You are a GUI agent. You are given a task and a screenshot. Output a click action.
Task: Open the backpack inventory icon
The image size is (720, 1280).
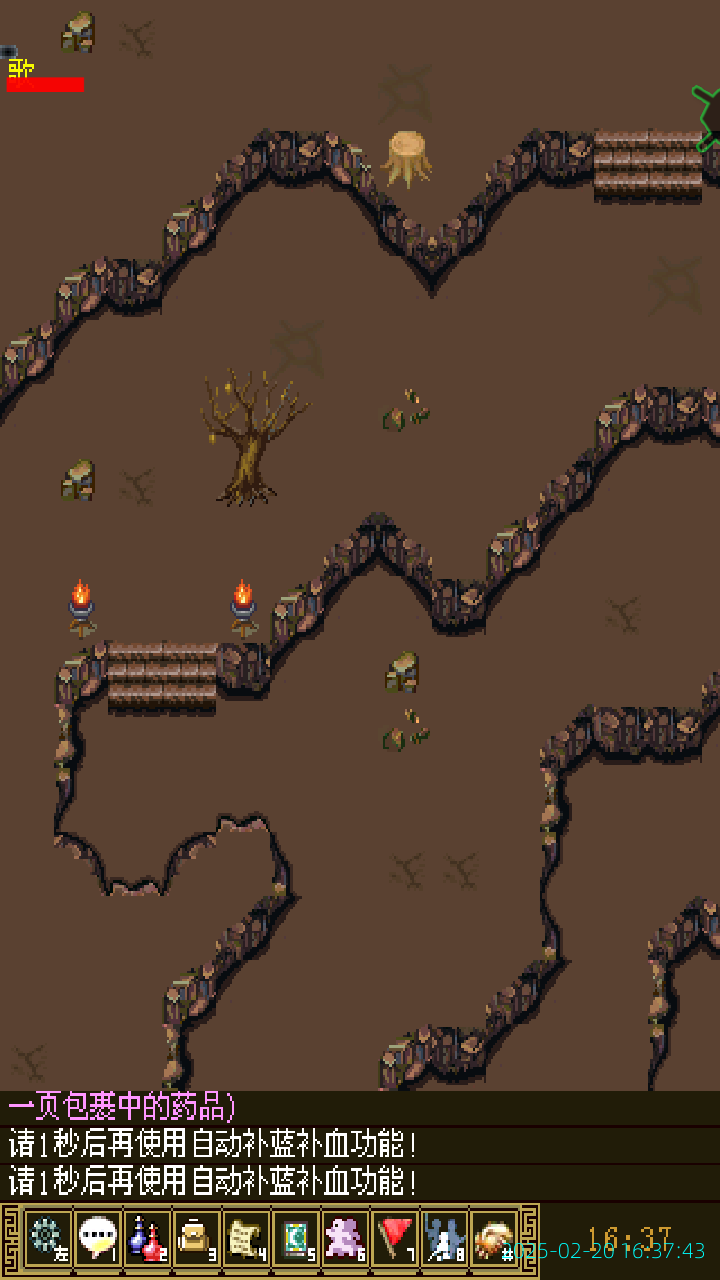click(x=196, y=1238)
